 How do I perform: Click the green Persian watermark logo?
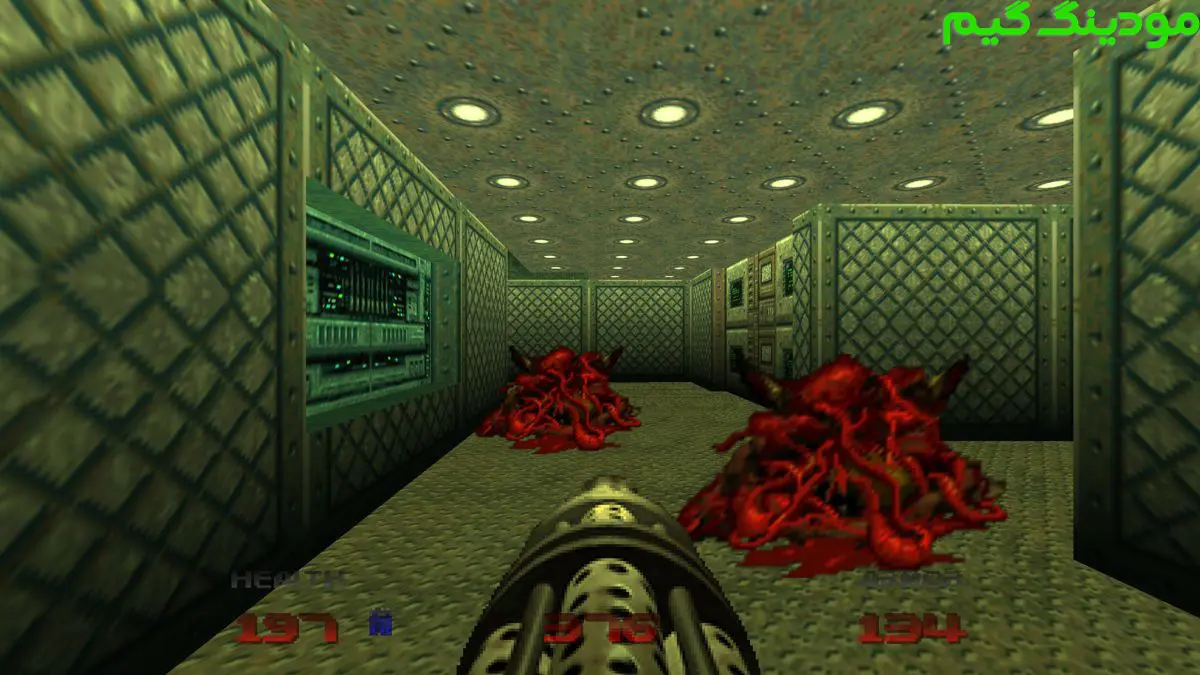tap(1068, 27)
